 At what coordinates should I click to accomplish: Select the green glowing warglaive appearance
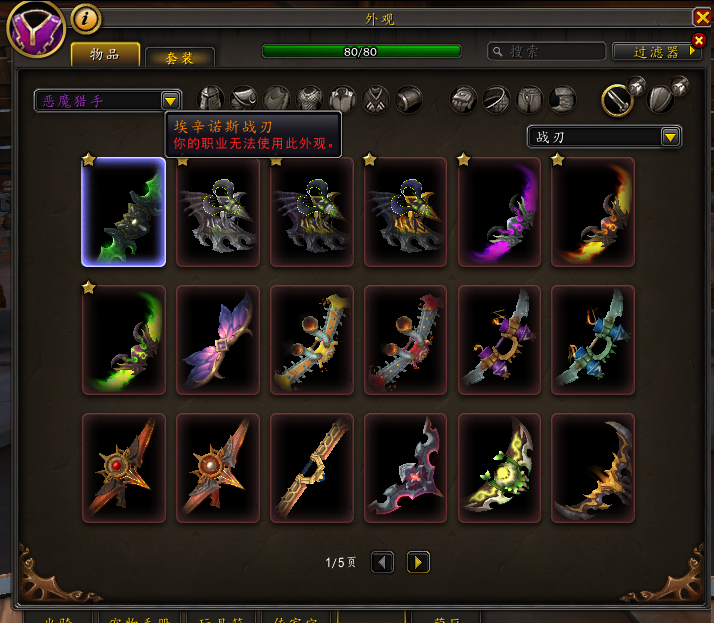(x=123, y=212)
